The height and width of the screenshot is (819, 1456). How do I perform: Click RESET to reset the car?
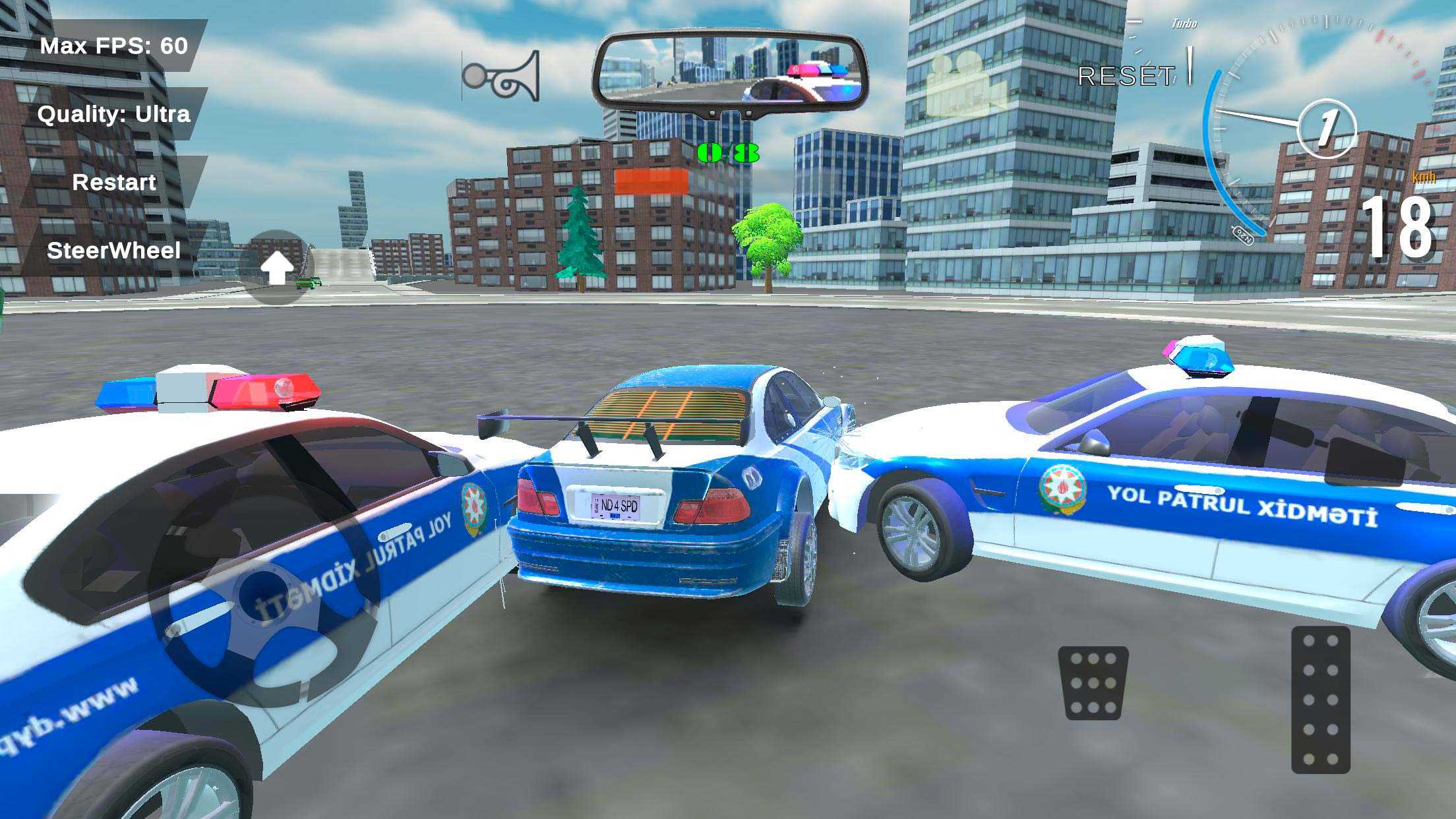(1126, 76)
